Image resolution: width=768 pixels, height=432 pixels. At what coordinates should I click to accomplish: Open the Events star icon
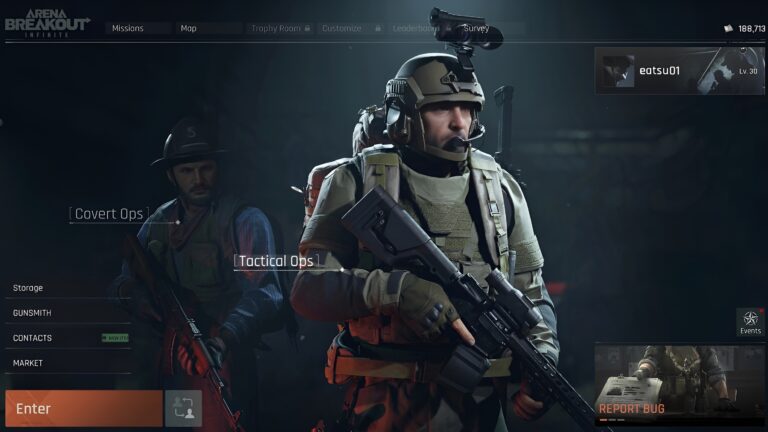tap(750, 322)
